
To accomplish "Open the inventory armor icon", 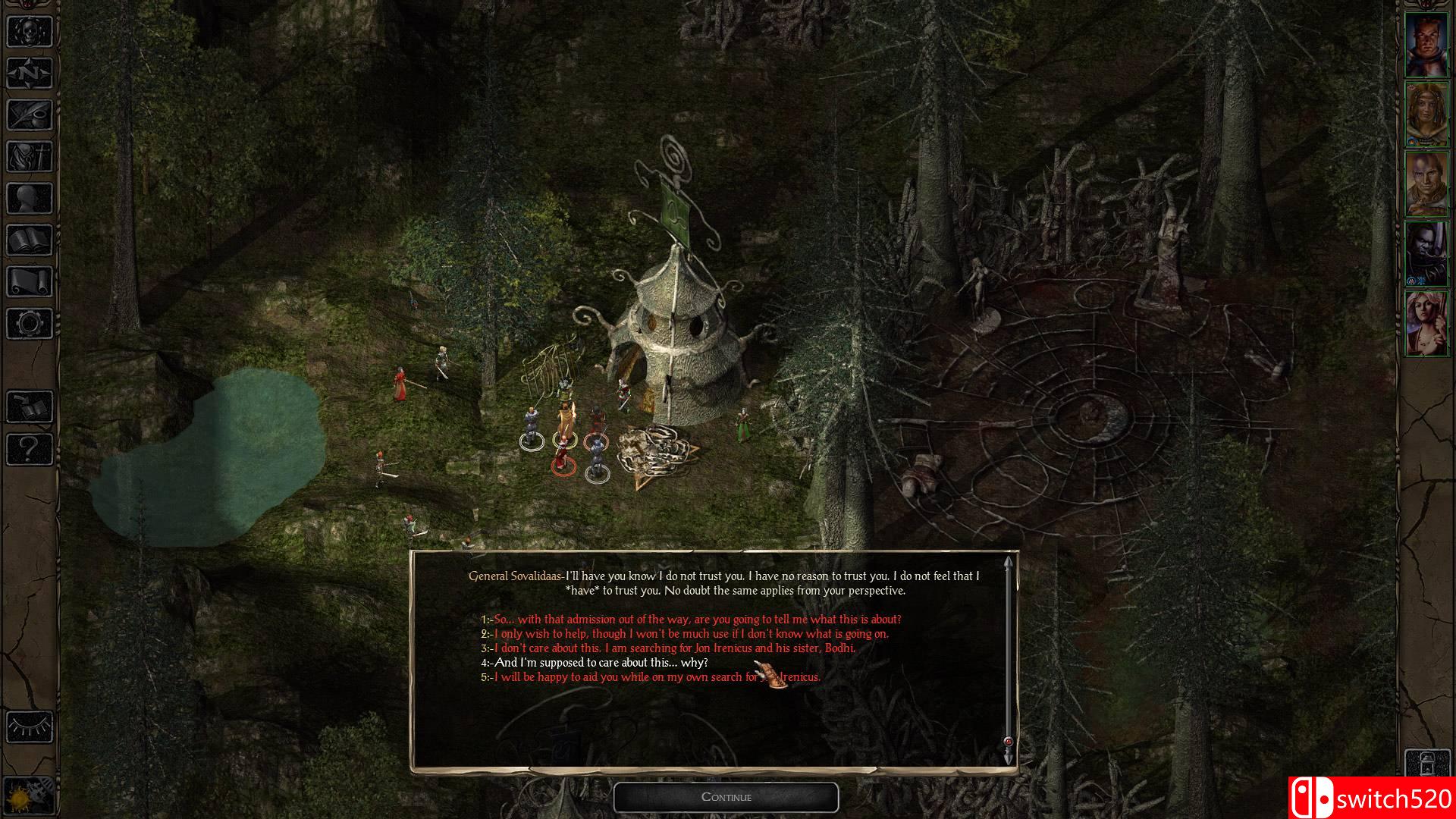I will (x=30, y=157).
